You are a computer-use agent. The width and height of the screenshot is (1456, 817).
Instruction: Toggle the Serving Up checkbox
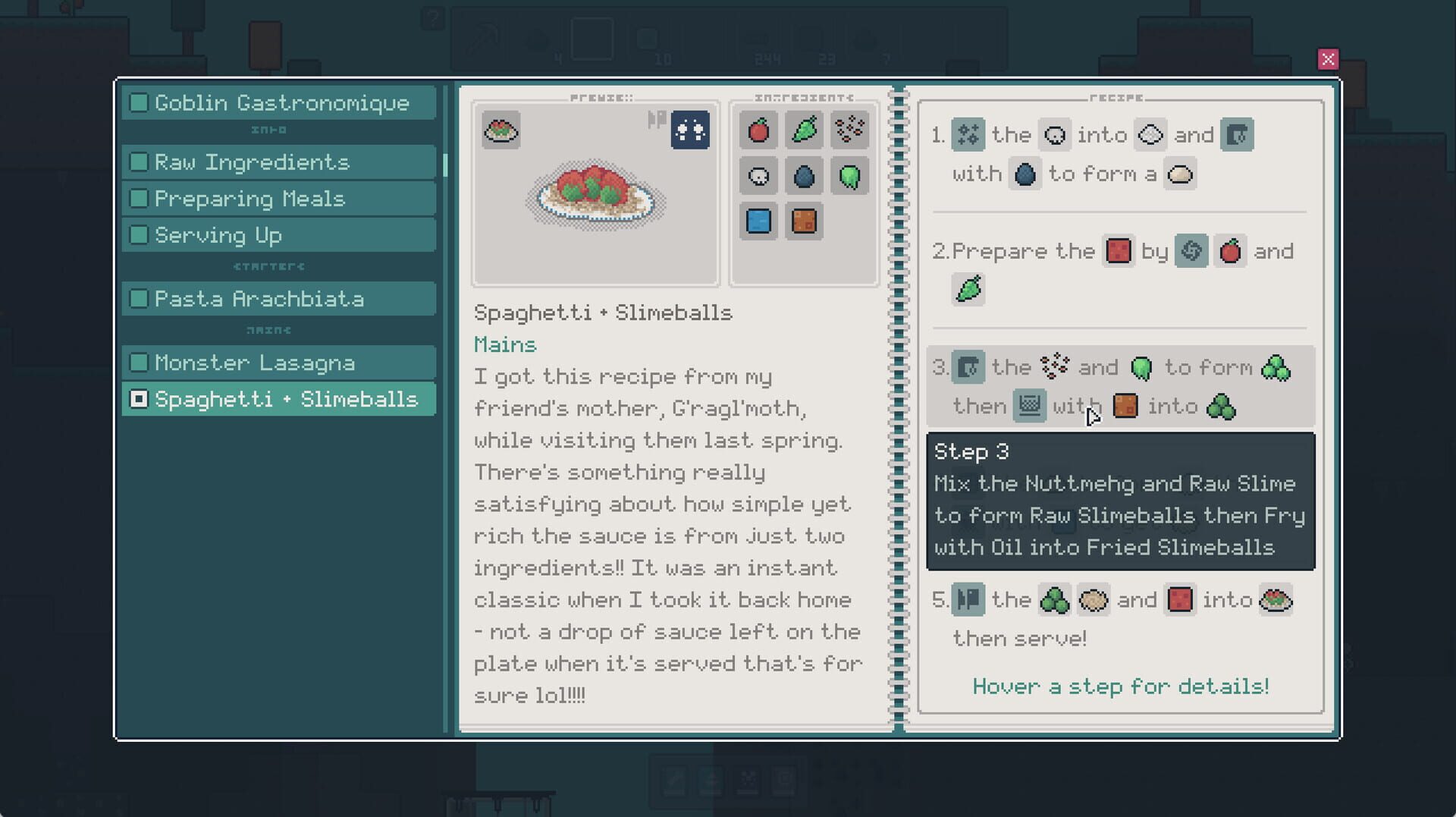point(139,234)
